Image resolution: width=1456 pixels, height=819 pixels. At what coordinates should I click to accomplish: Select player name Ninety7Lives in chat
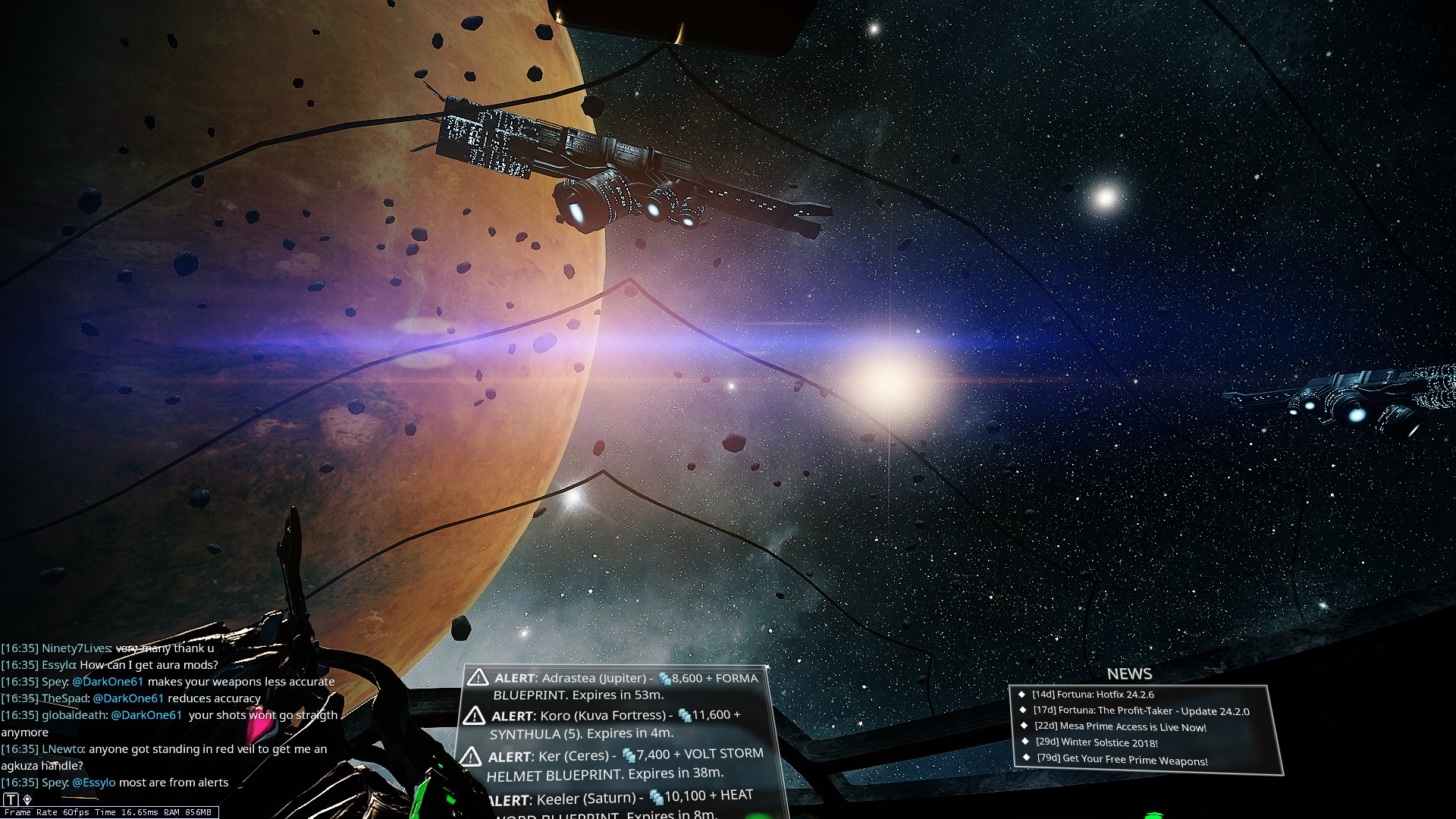76,648
